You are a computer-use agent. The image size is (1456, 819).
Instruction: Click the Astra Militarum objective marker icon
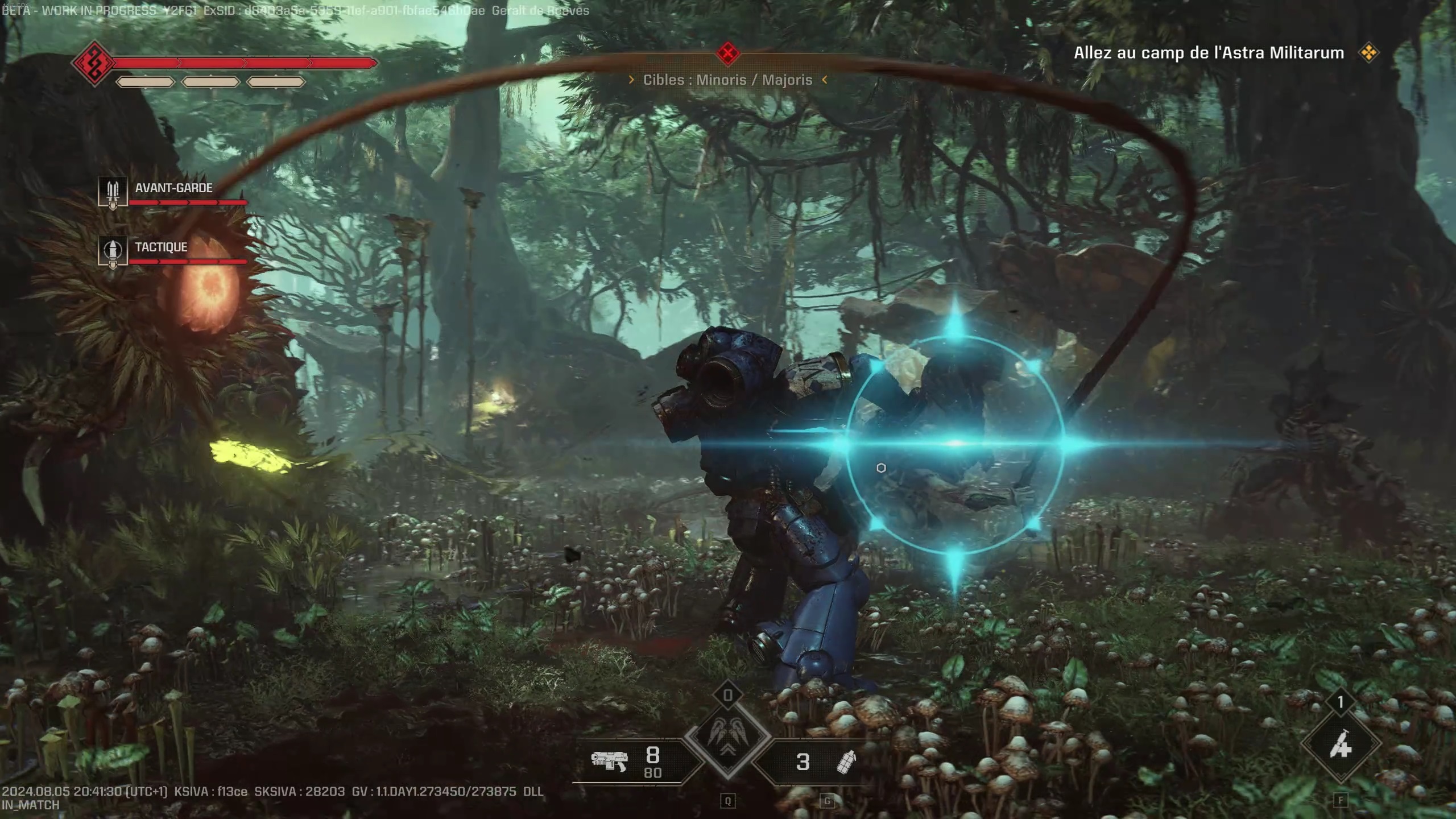pyautogui.click(x=1368, y=53)
